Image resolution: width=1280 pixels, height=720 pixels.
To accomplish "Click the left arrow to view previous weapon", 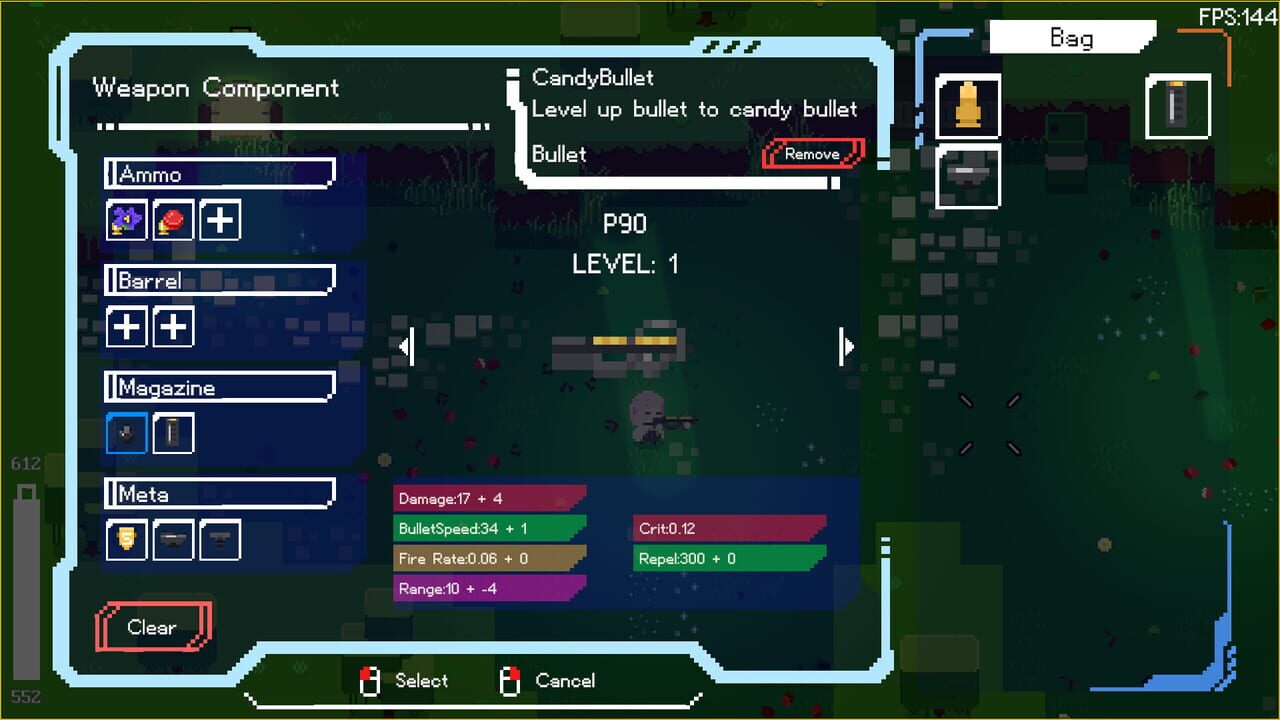I will point(404,346).
